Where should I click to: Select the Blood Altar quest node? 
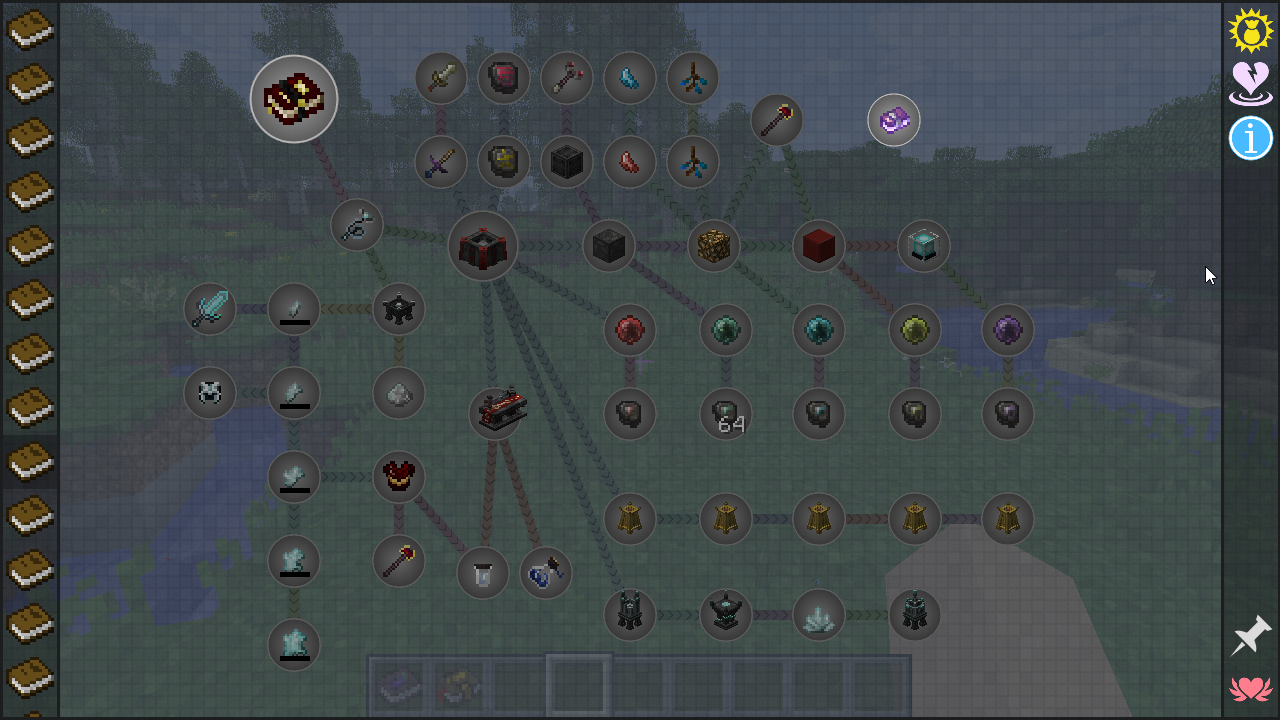click(x=483, y=246)
